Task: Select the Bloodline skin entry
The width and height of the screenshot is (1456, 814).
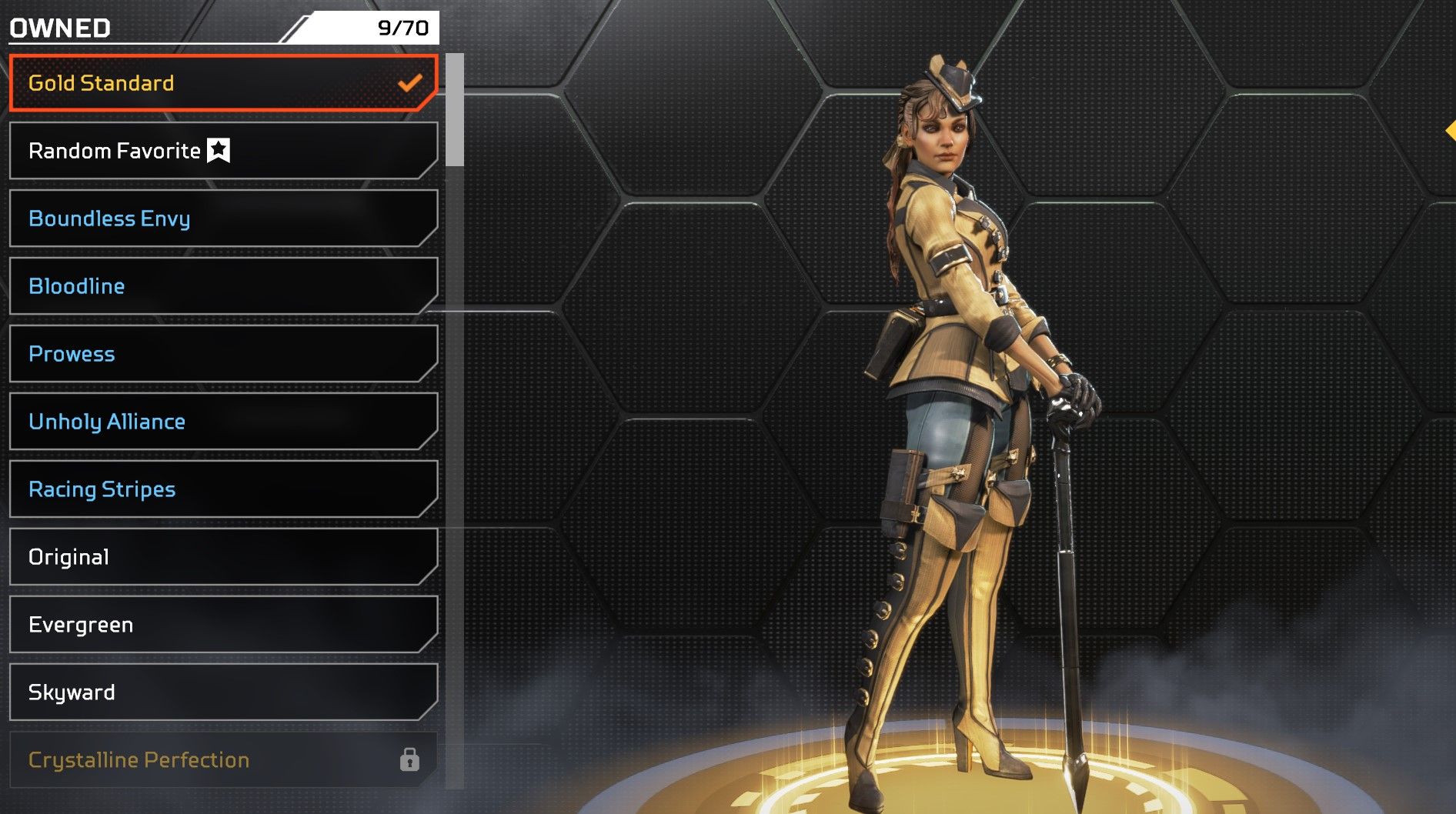Action: click(223, 286)
